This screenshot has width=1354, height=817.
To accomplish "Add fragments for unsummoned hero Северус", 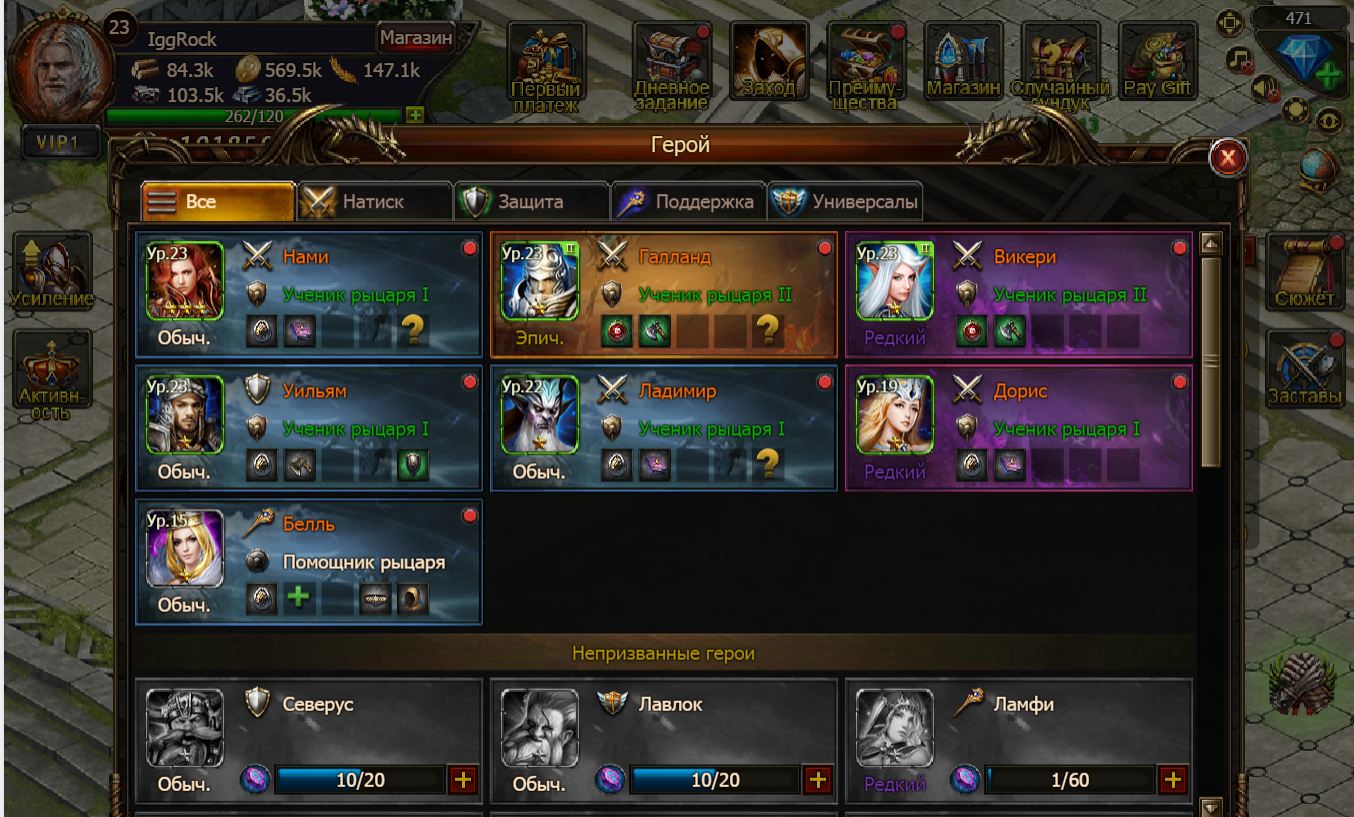I will click(x=463, y=780).
